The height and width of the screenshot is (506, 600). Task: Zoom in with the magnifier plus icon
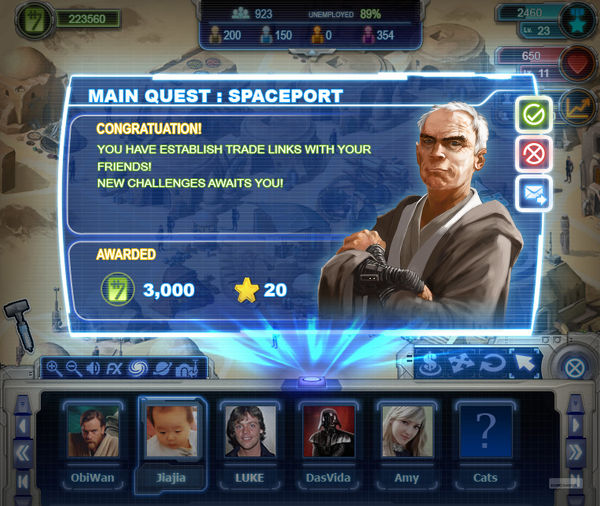[53, 369]
